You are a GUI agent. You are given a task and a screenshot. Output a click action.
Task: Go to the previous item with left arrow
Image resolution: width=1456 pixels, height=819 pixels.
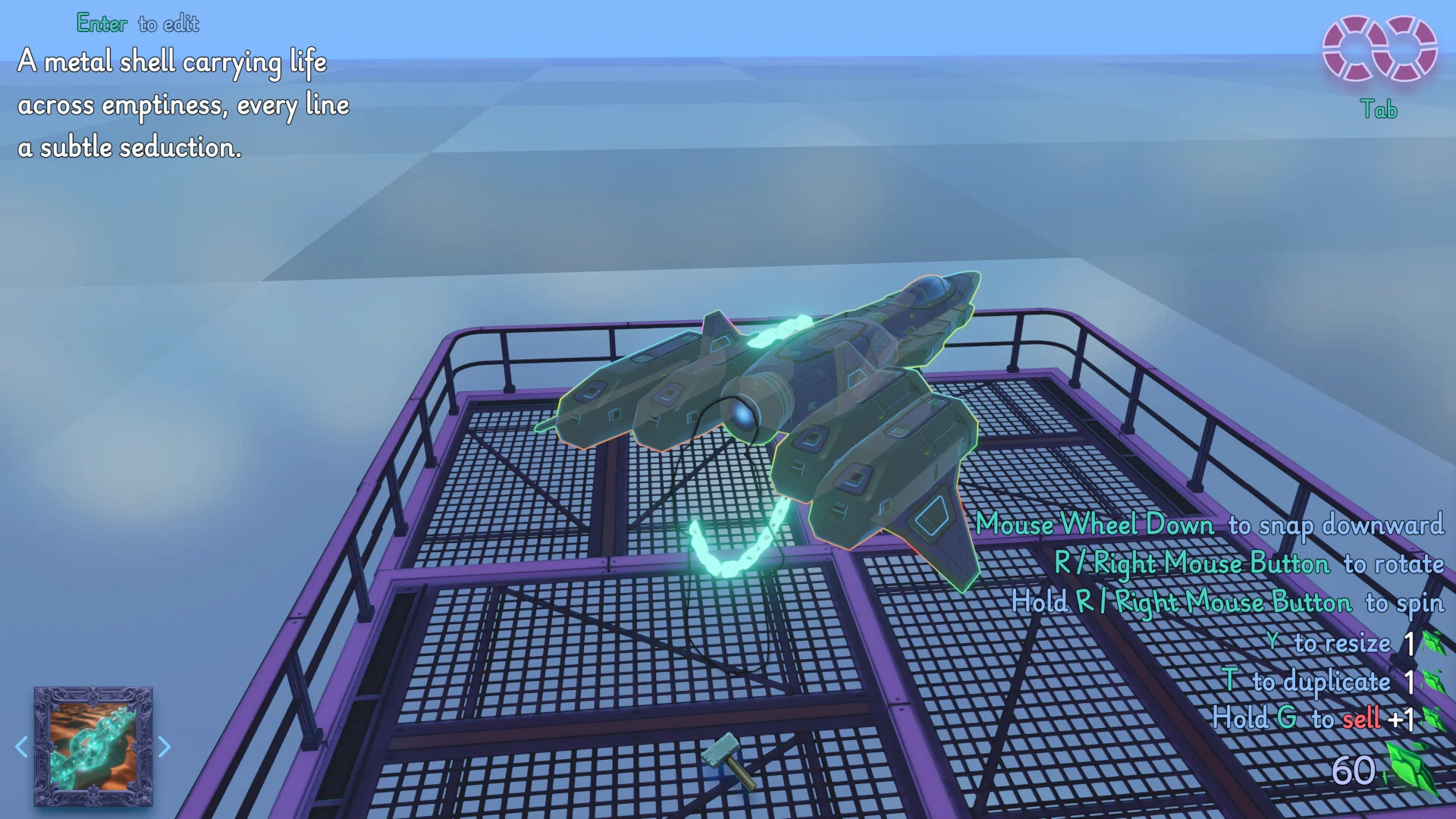click(x=21, y=747)
